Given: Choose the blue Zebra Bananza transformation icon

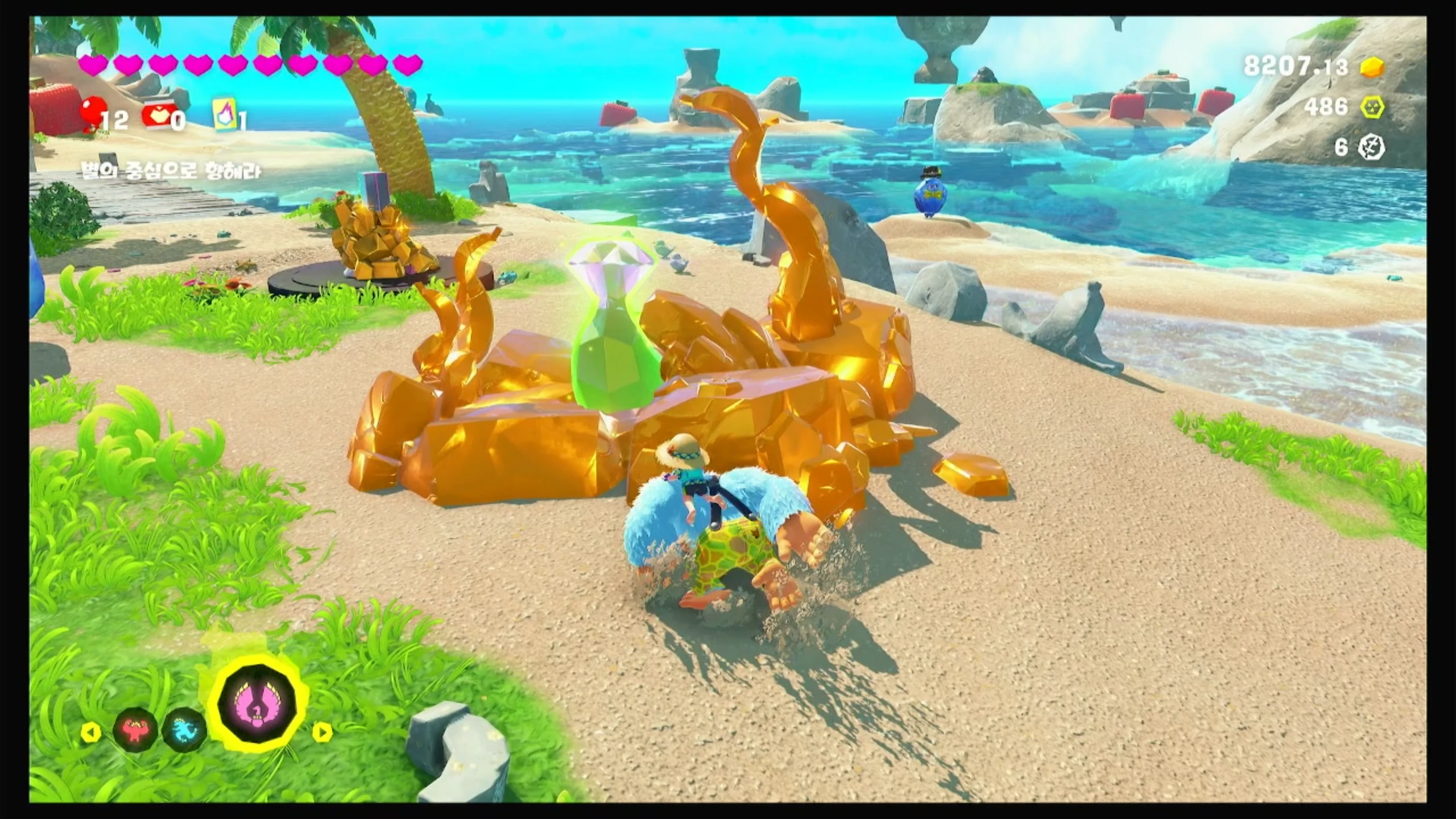Looking at the screenshot, I should pyautogui.click(x=184, y=730).
